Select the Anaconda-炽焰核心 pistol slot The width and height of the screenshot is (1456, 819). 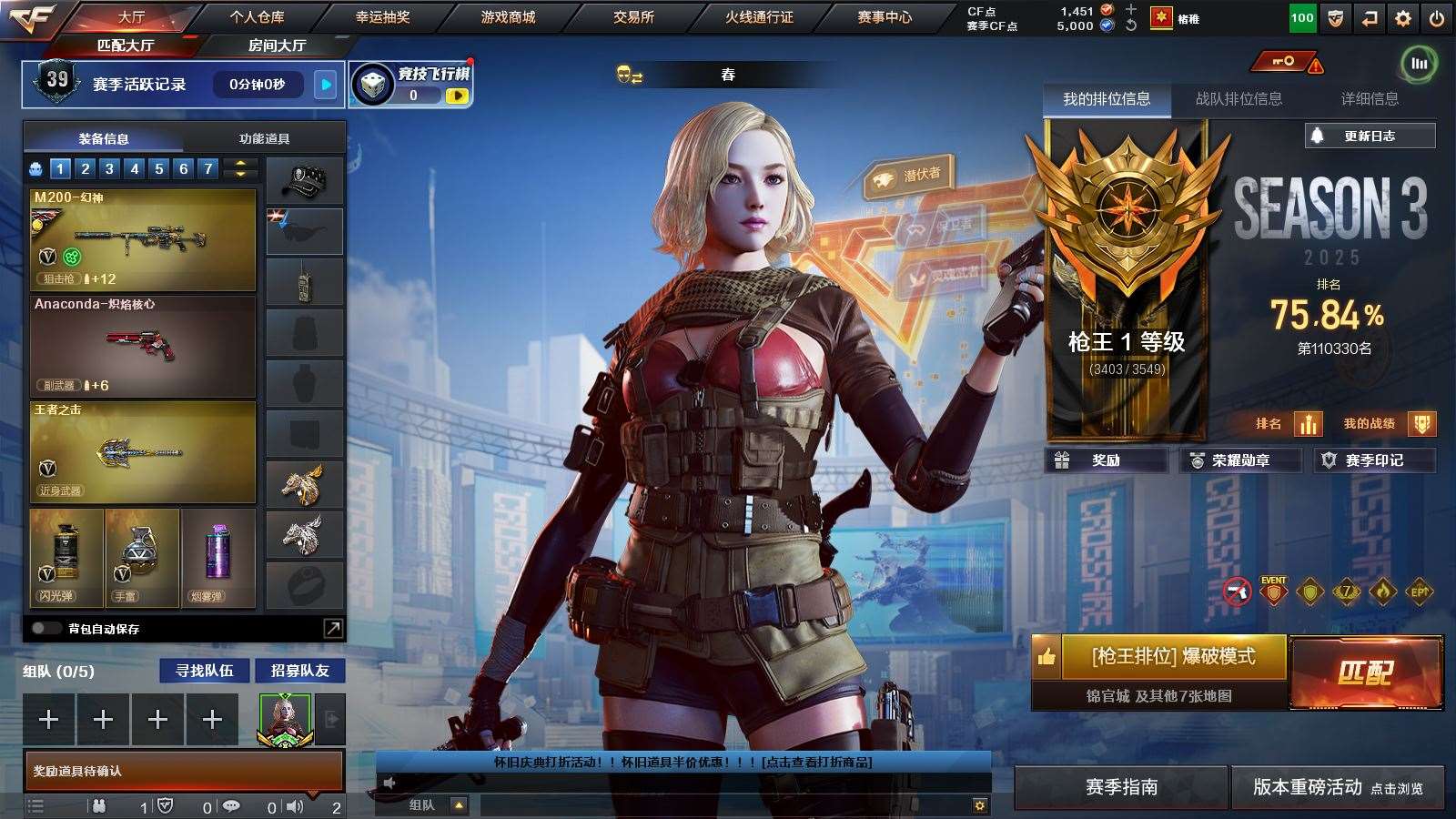[143, 346]
